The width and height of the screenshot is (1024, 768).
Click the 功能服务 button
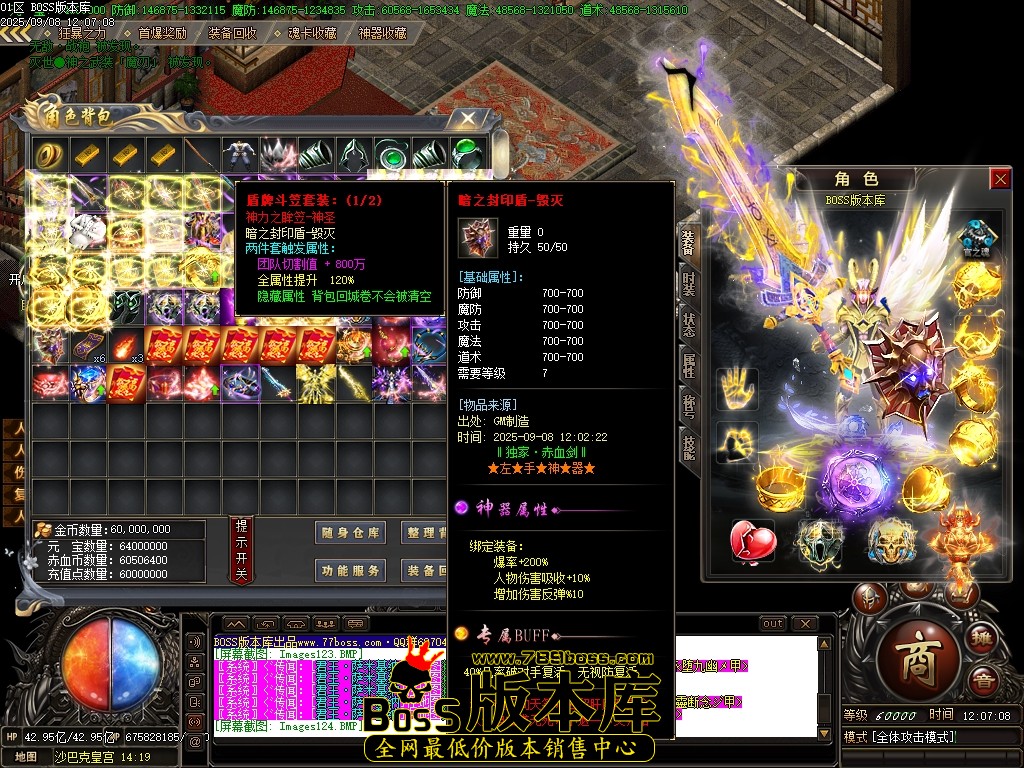pos(350,571)
